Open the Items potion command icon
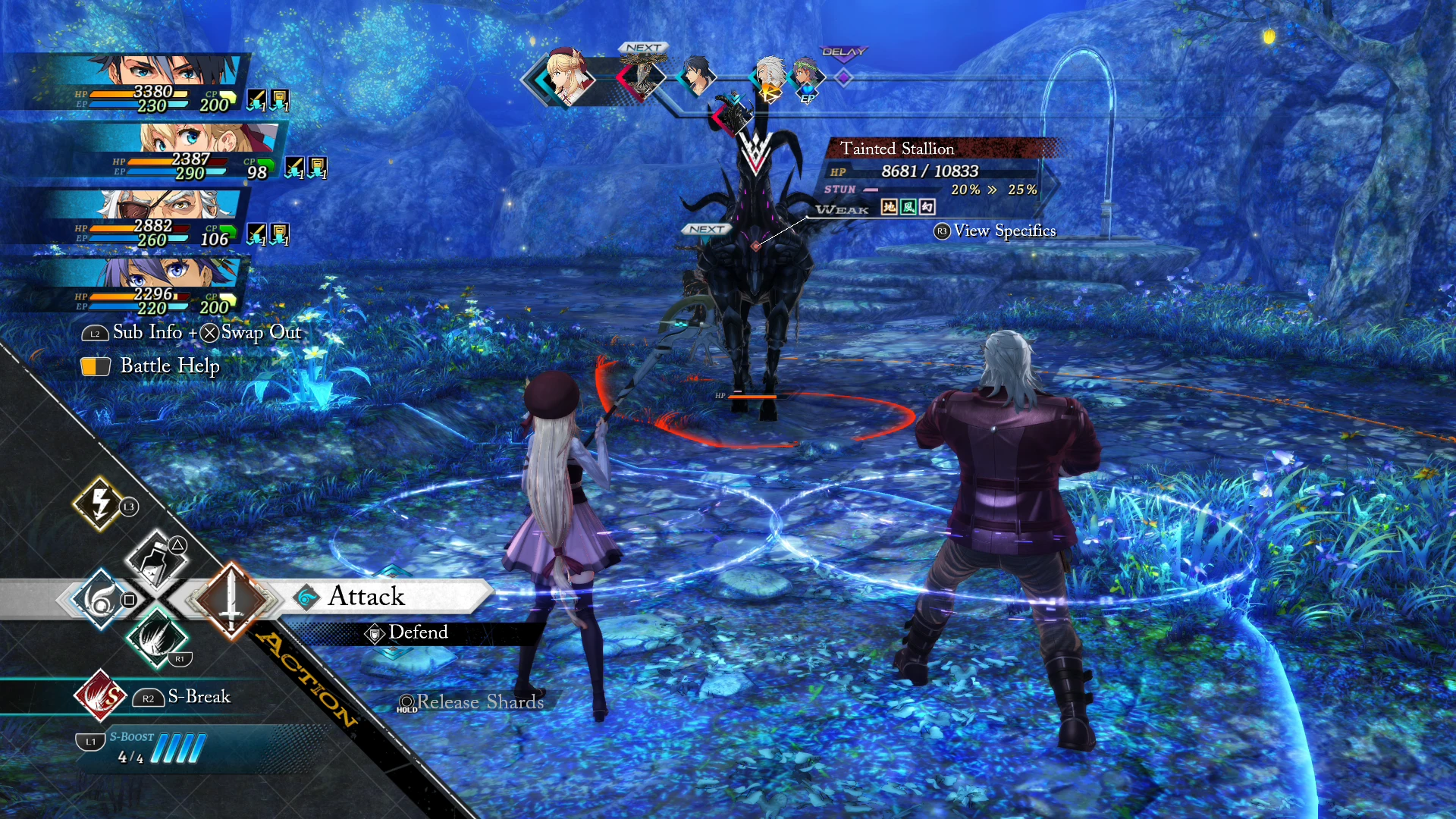 pyautogui.click(x=157, y=560)
